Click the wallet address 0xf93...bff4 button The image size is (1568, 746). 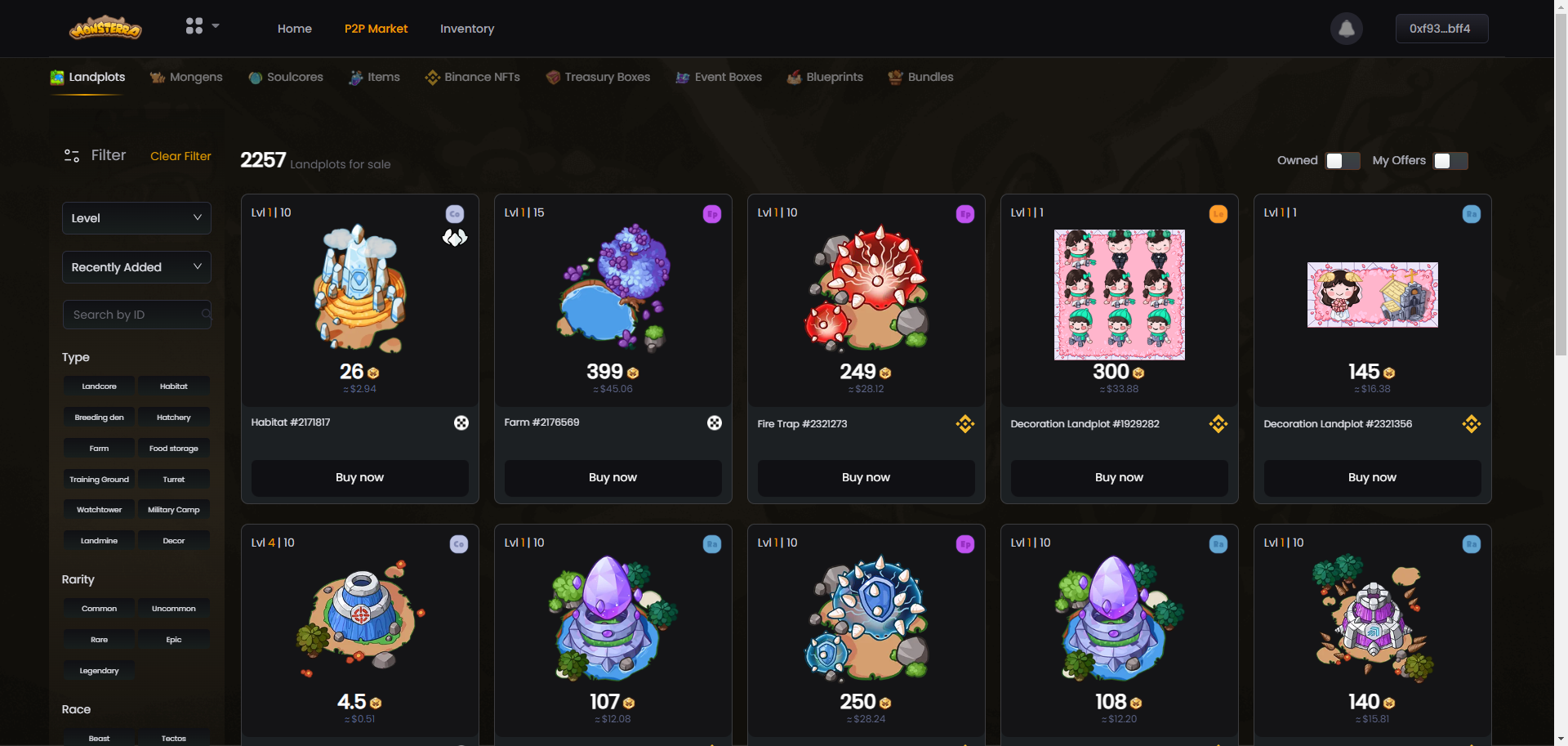pyautogui.click(x=1441, y=29)
